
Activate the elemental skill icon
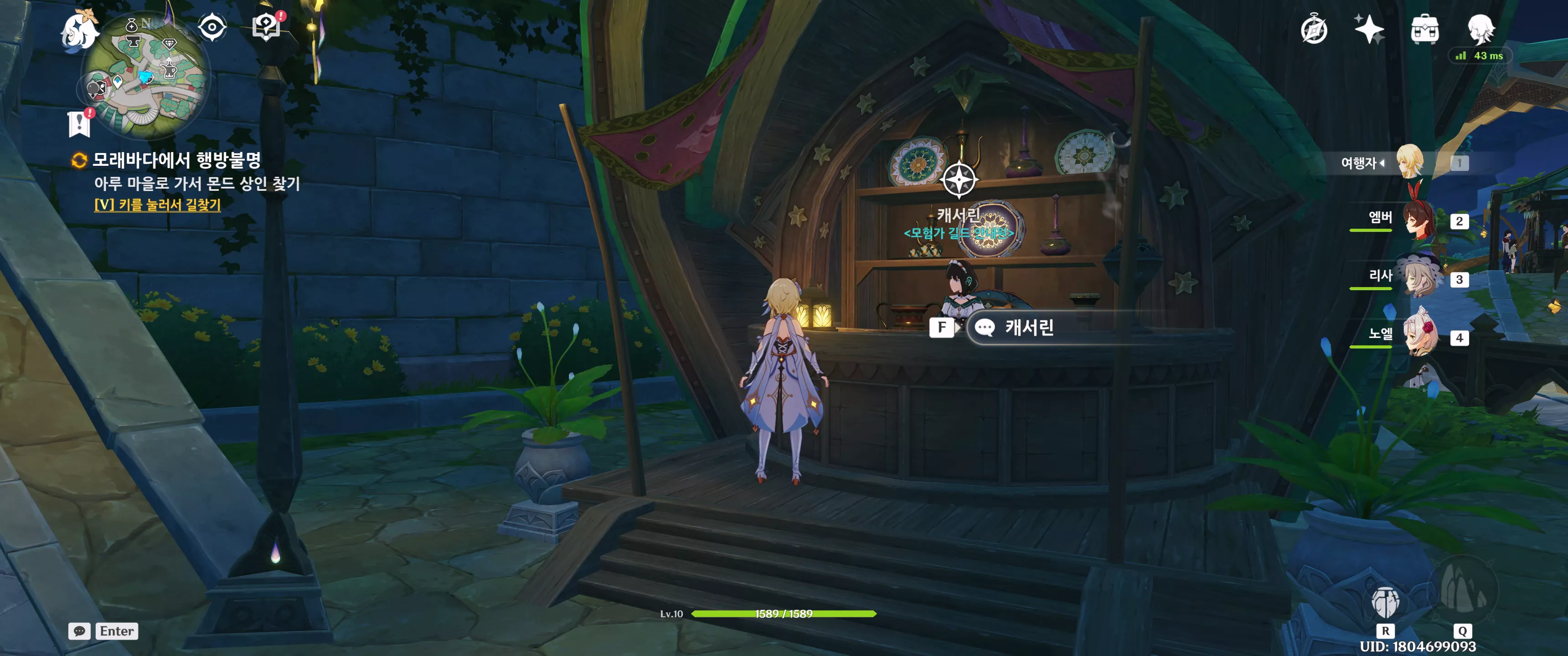pos(1385,602)
